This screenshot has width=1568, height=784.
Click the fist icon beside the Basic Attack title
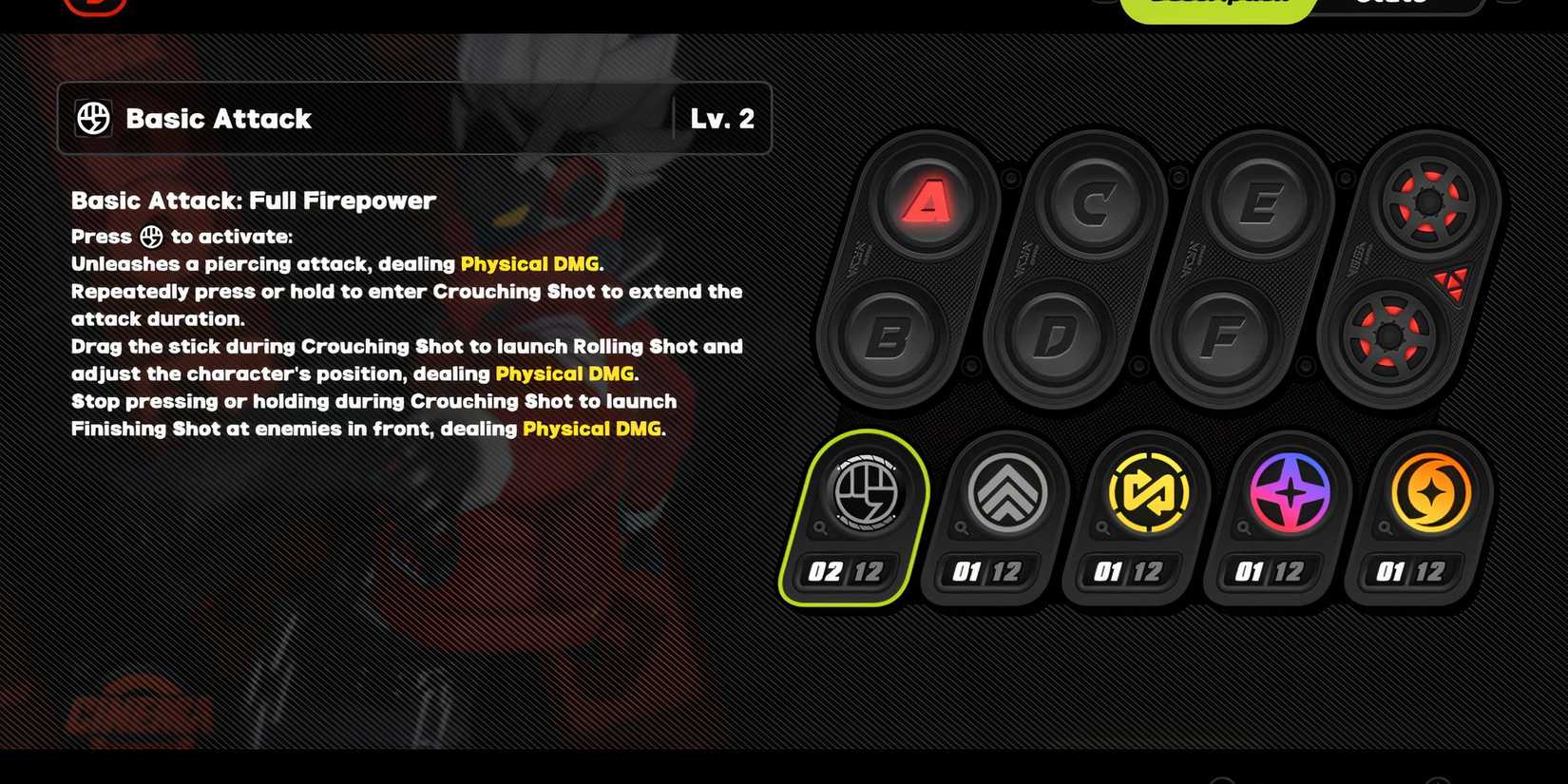point(93,118)
